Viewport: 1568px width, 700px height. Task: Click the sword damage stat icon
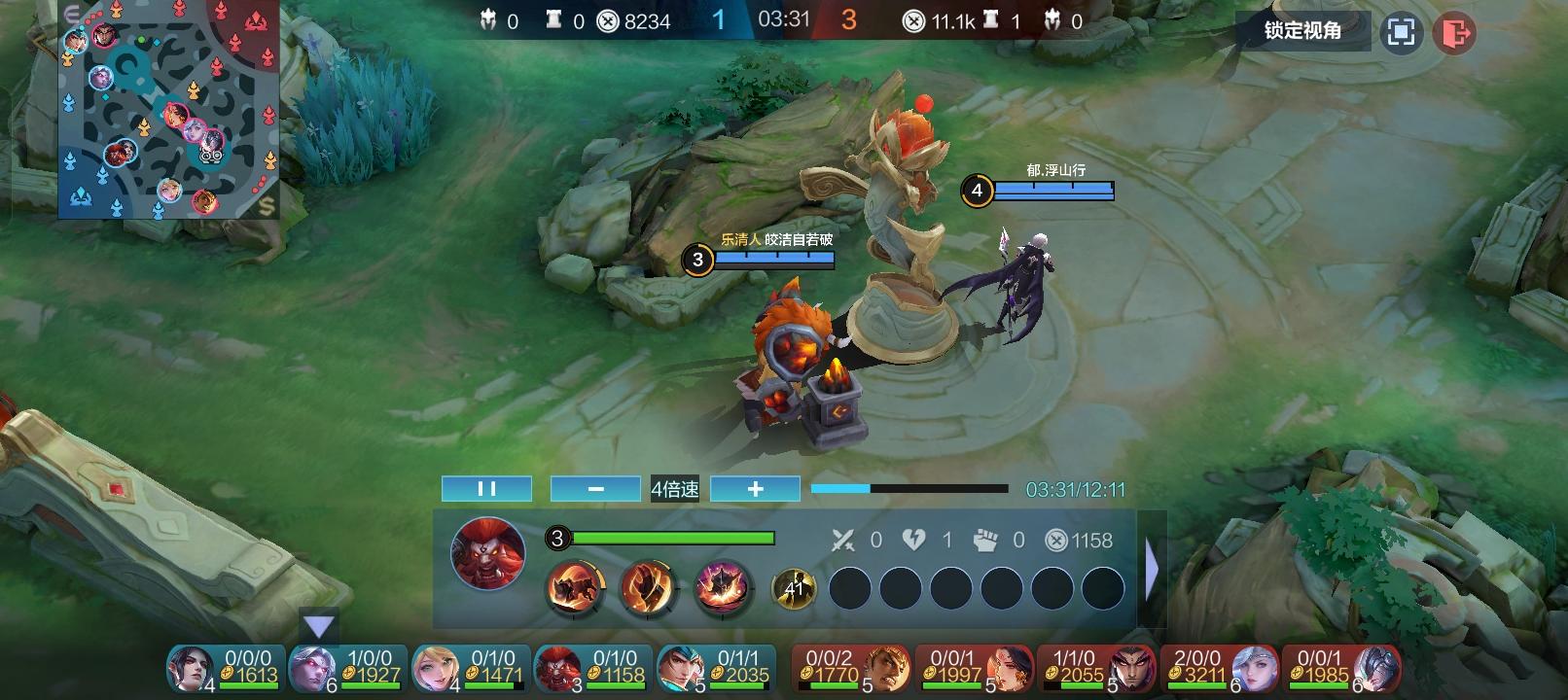[x=843, y=541]
